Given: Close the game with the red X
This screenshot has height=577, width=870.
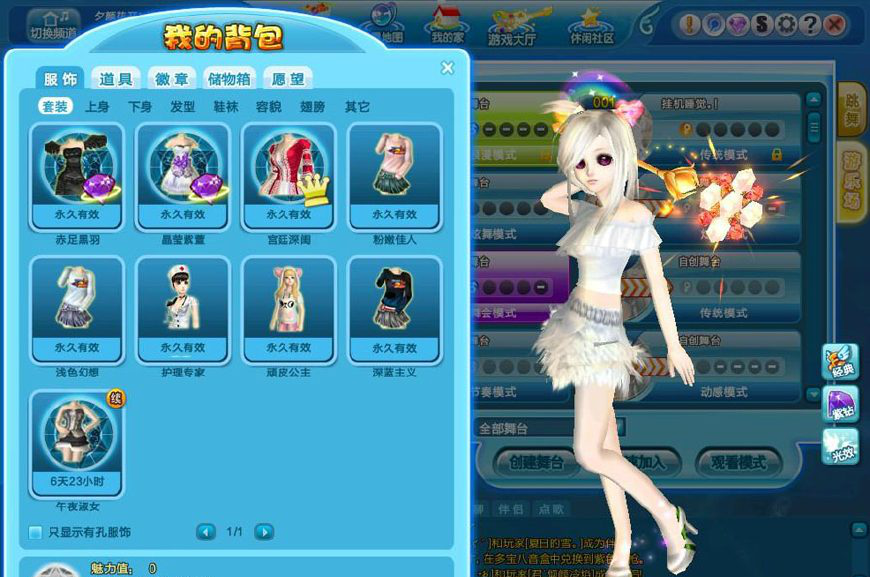Looking at the screenshot, I should [x=834, y=24].
